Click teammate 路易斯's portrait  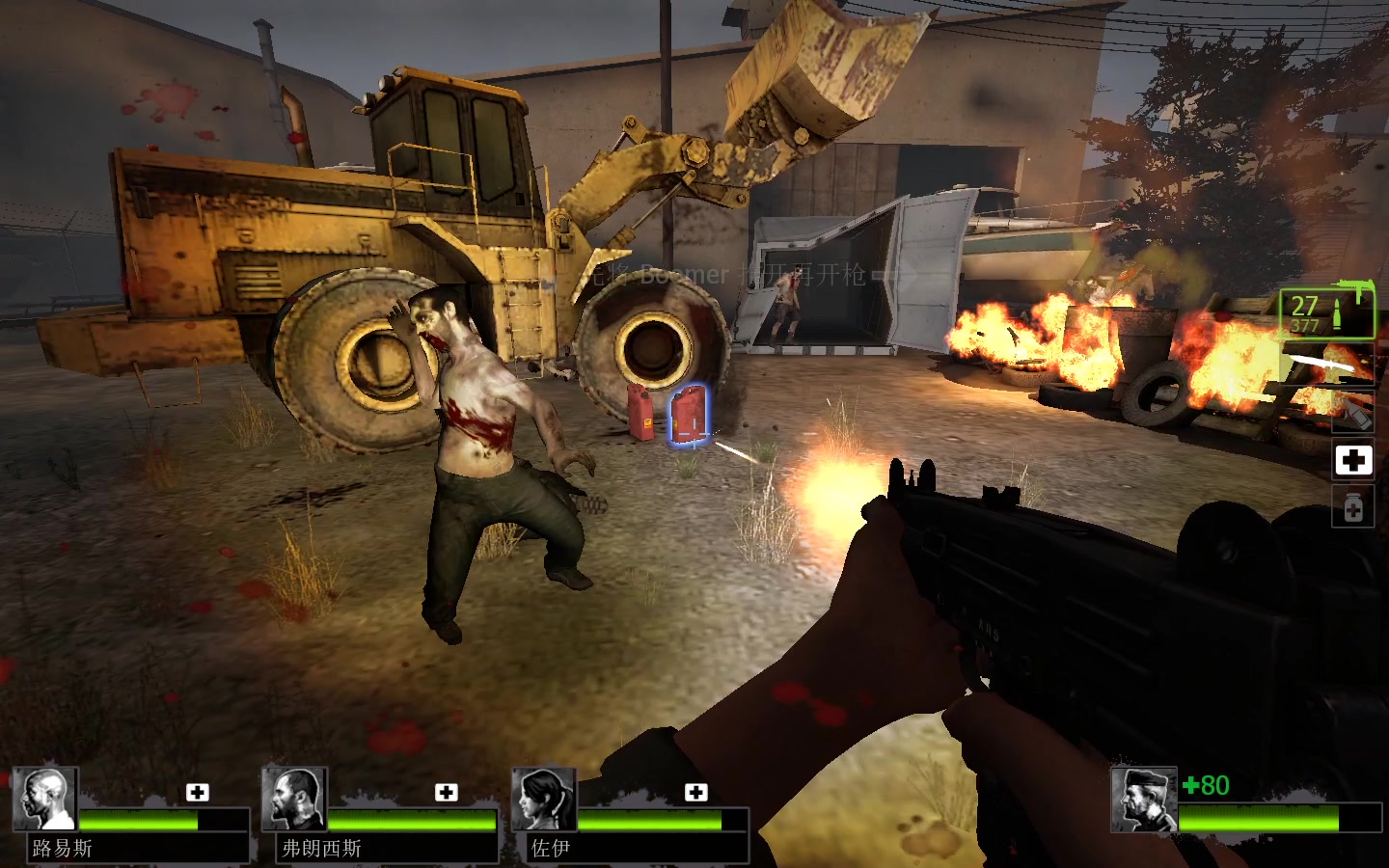[45, 799]
